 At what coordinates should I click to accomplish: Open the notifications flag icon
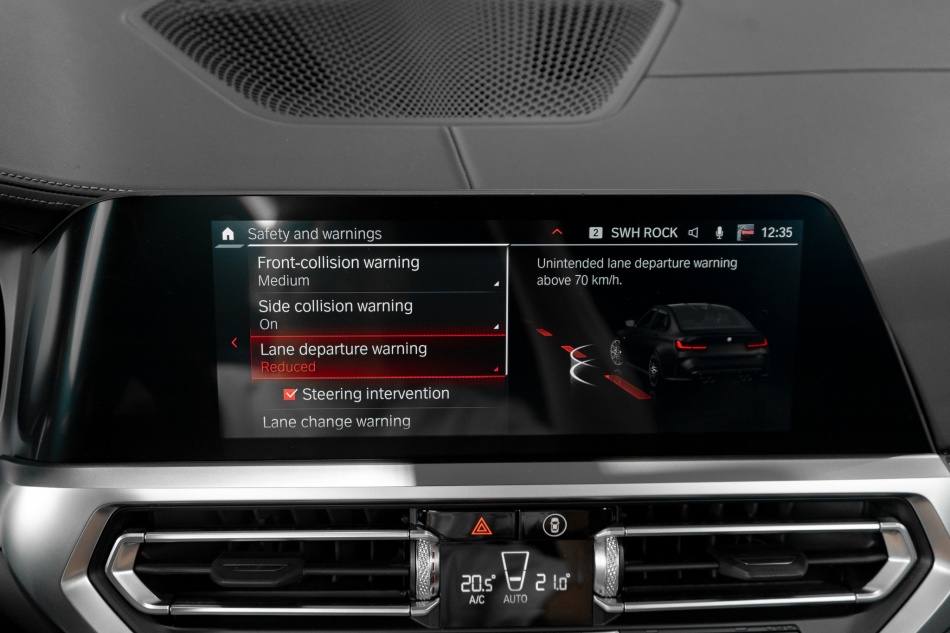(745, 233)
